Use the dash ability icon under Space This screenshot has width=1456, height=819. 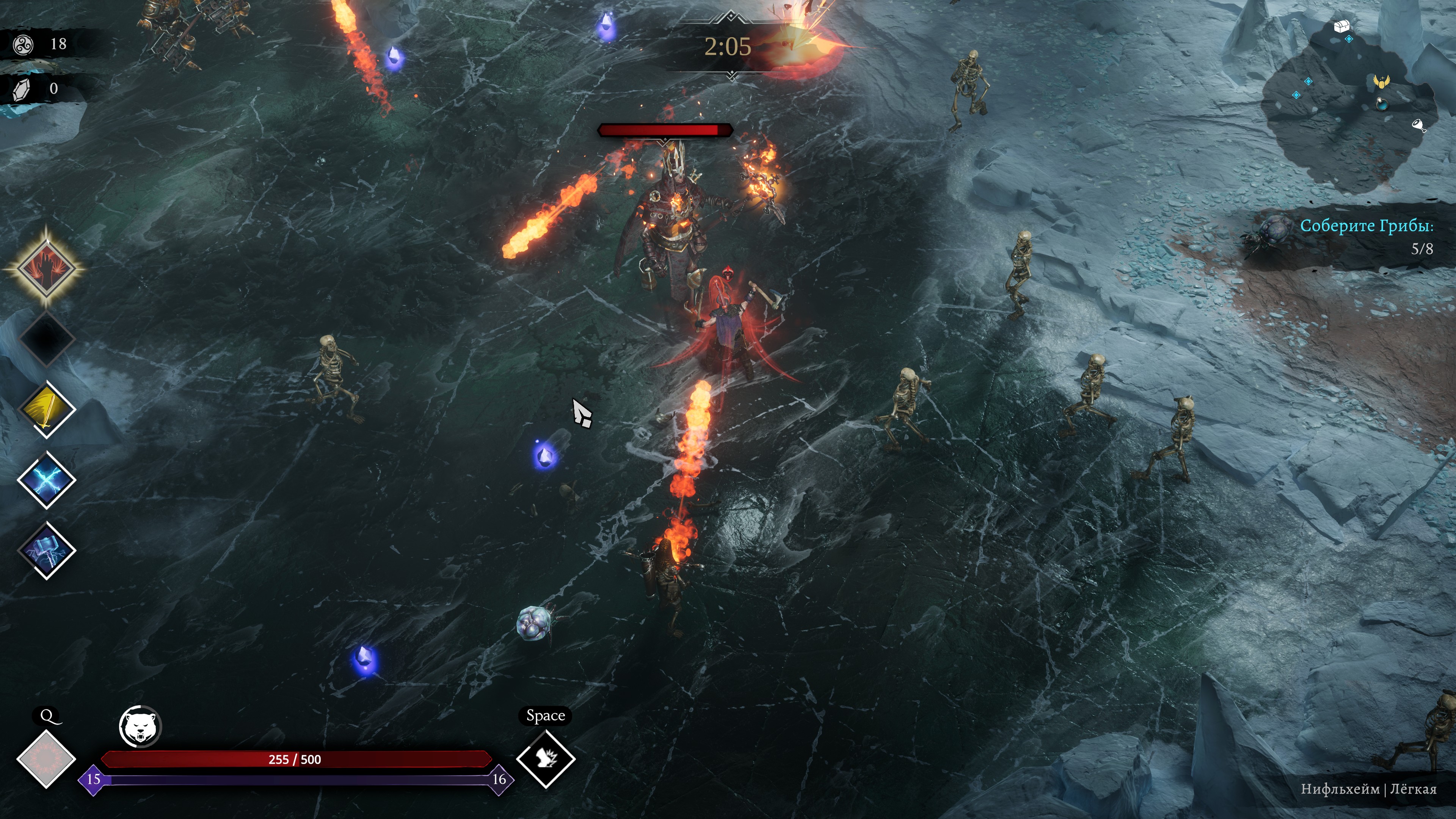coord(546,758)
